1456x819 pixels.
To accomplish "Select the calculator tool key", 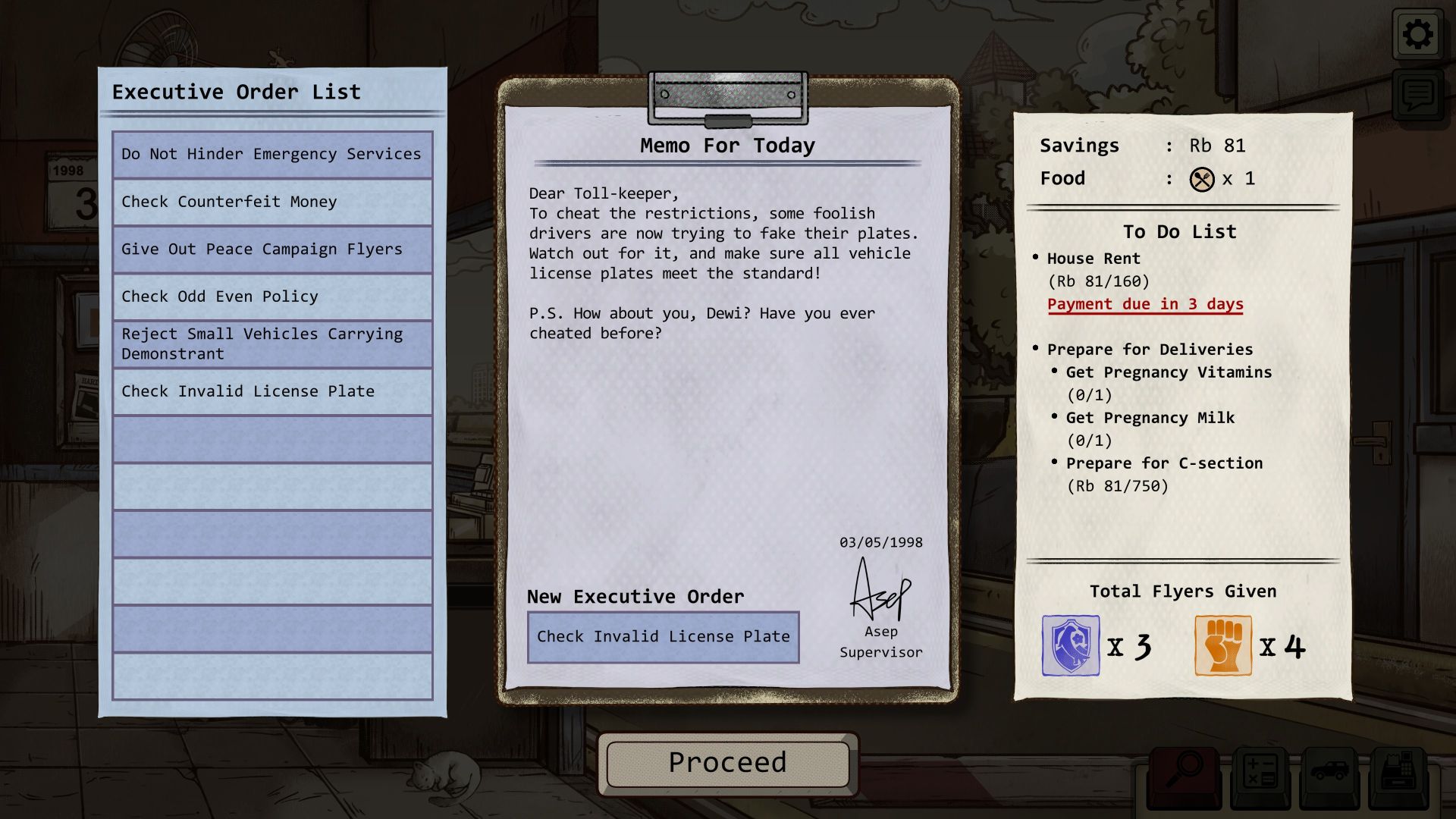I will click(1258, 775).
